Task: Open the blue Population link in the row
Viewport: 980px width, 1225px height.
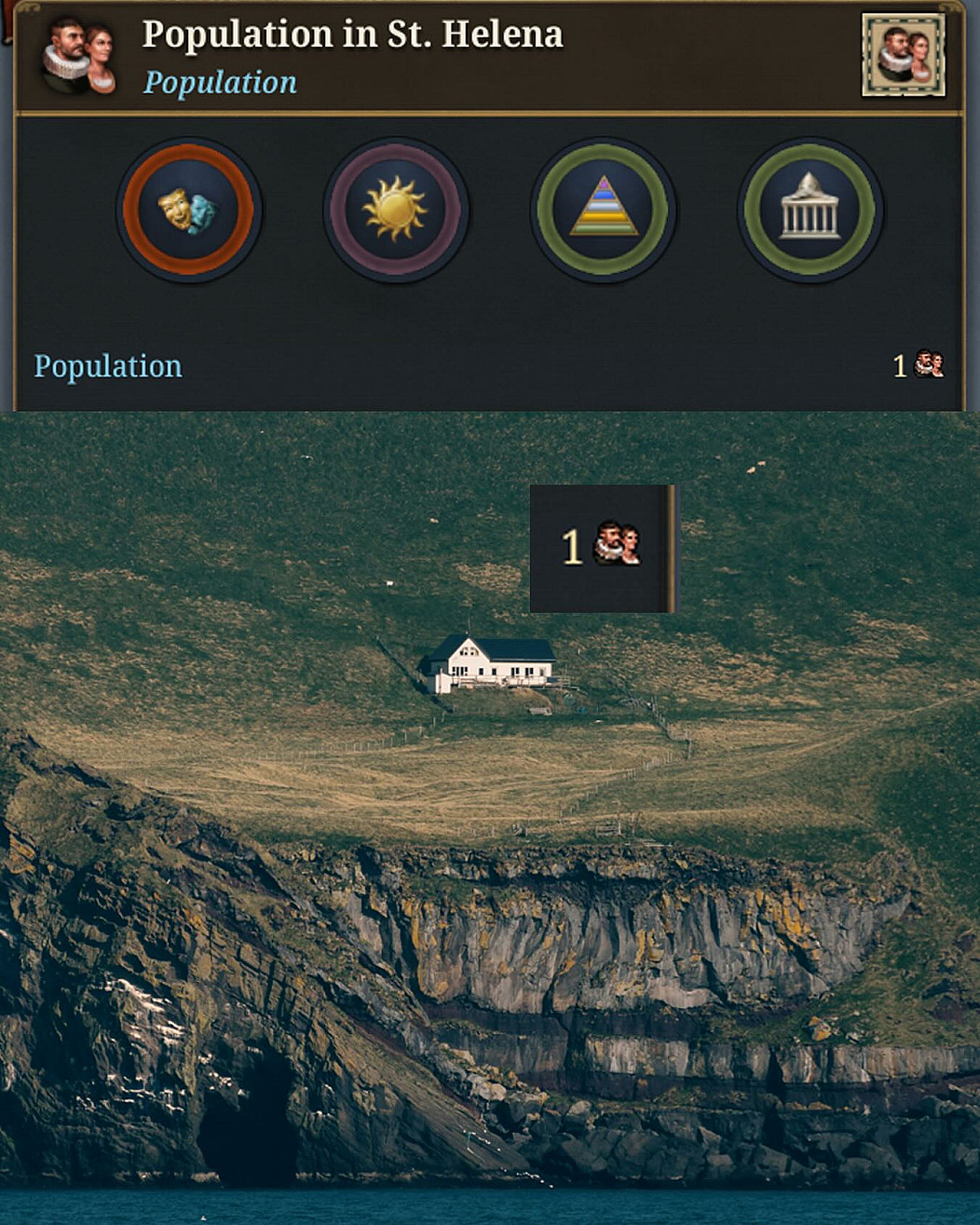Action: pyautogui.click(x=108, y=366)
